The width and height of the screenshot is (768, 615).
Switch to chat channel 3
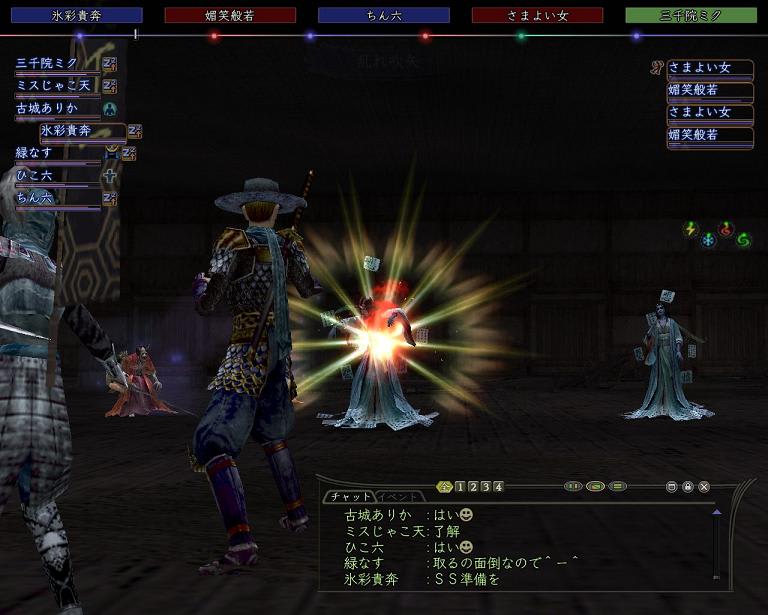point(486,487)
